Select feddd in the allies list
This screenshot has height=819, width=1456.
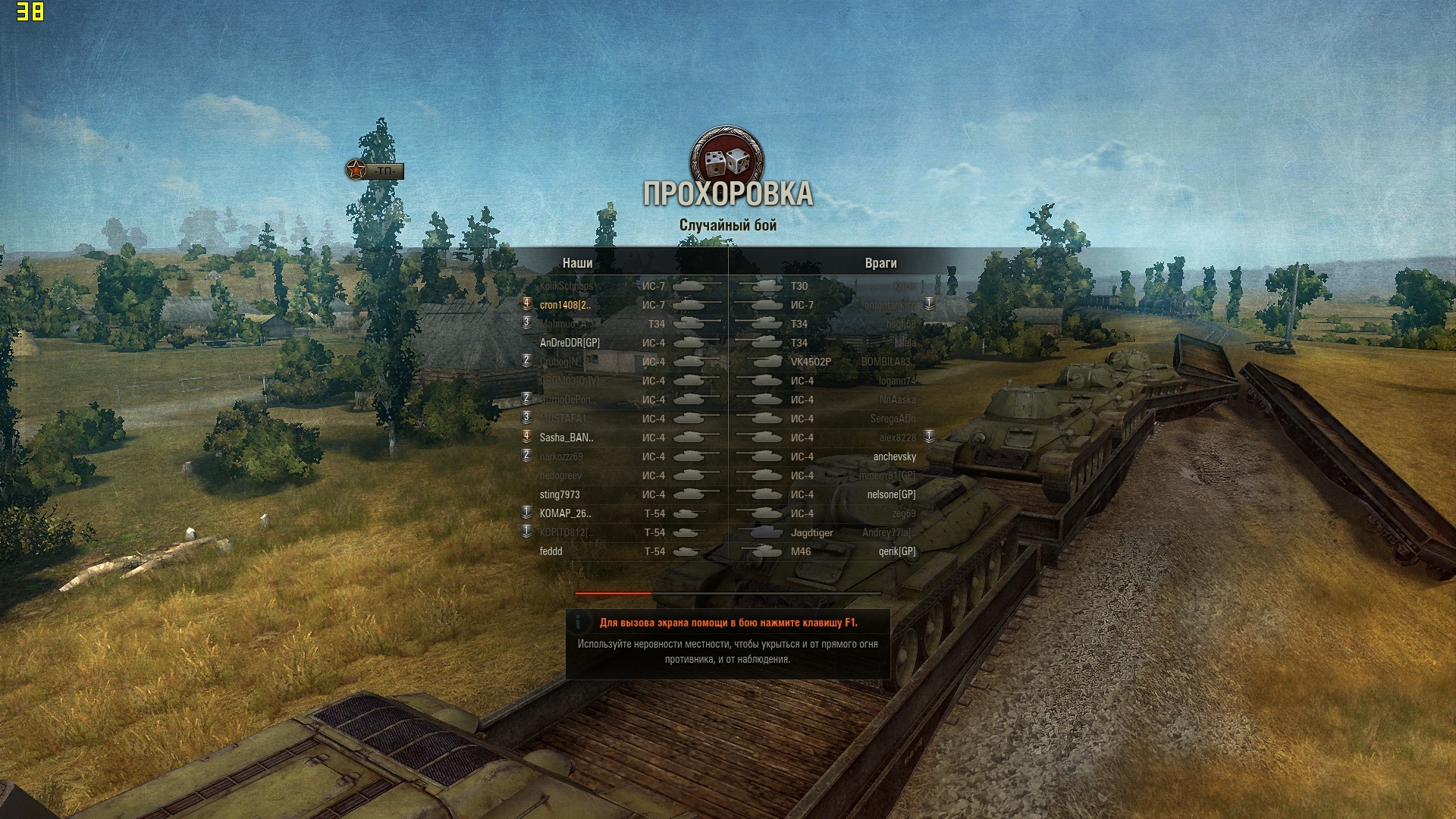pos(551,551)
